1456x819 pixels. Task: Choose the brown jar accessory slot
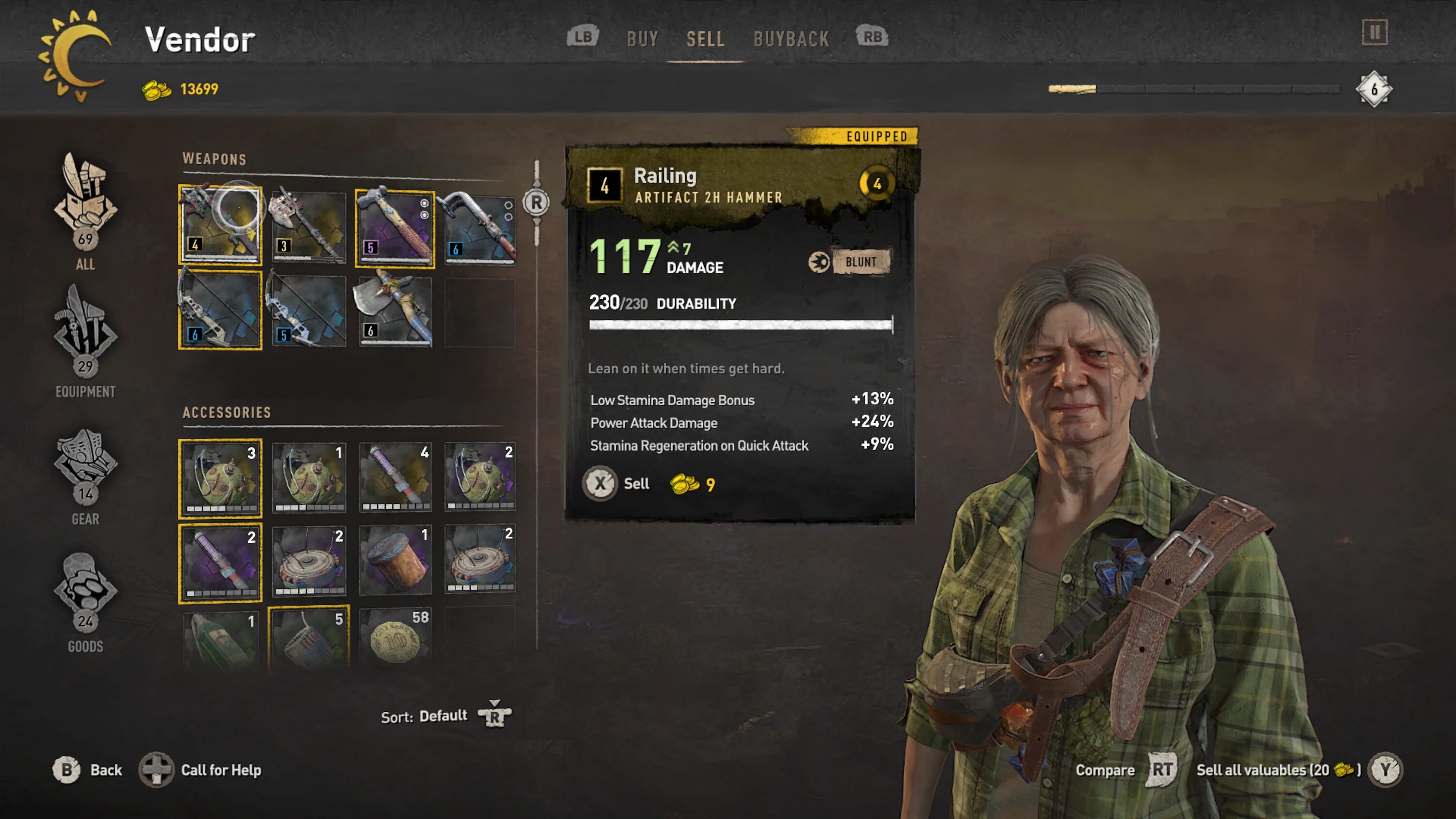point(395,560)
